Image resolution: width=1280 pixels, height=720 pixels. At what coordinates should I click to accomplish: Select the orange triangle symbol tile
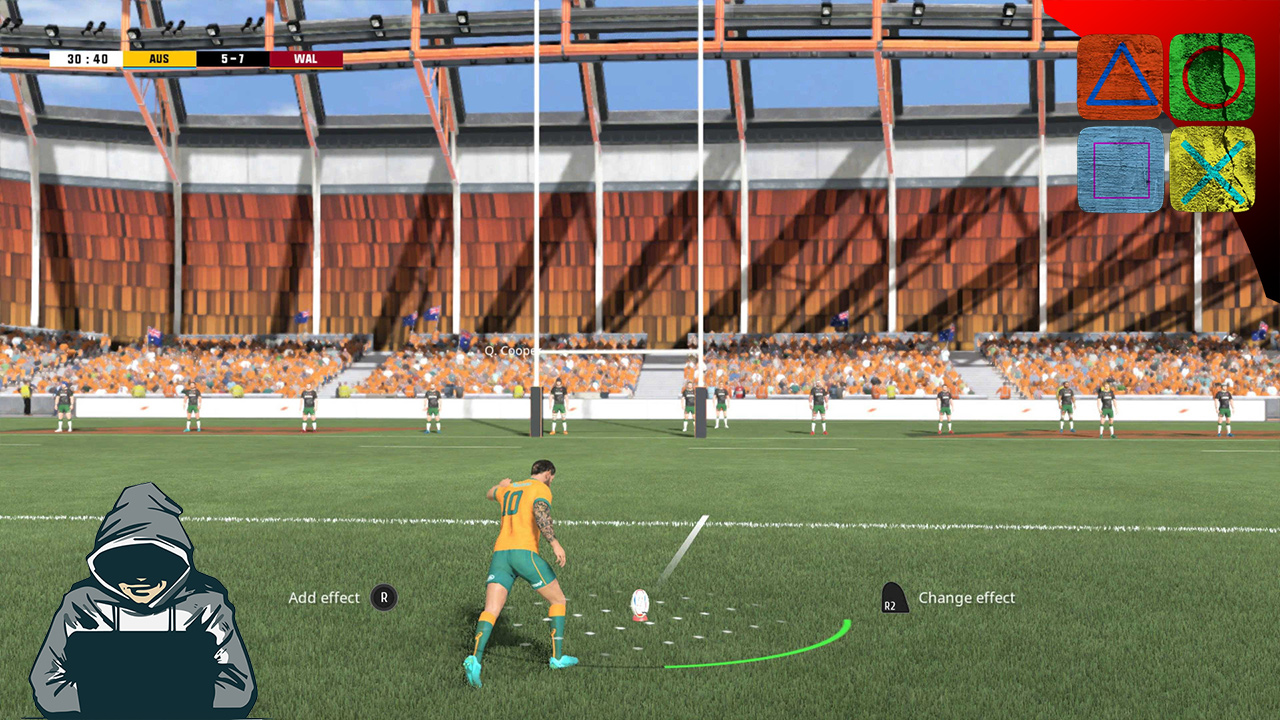pyautogui.click(x=1120, y=78)
